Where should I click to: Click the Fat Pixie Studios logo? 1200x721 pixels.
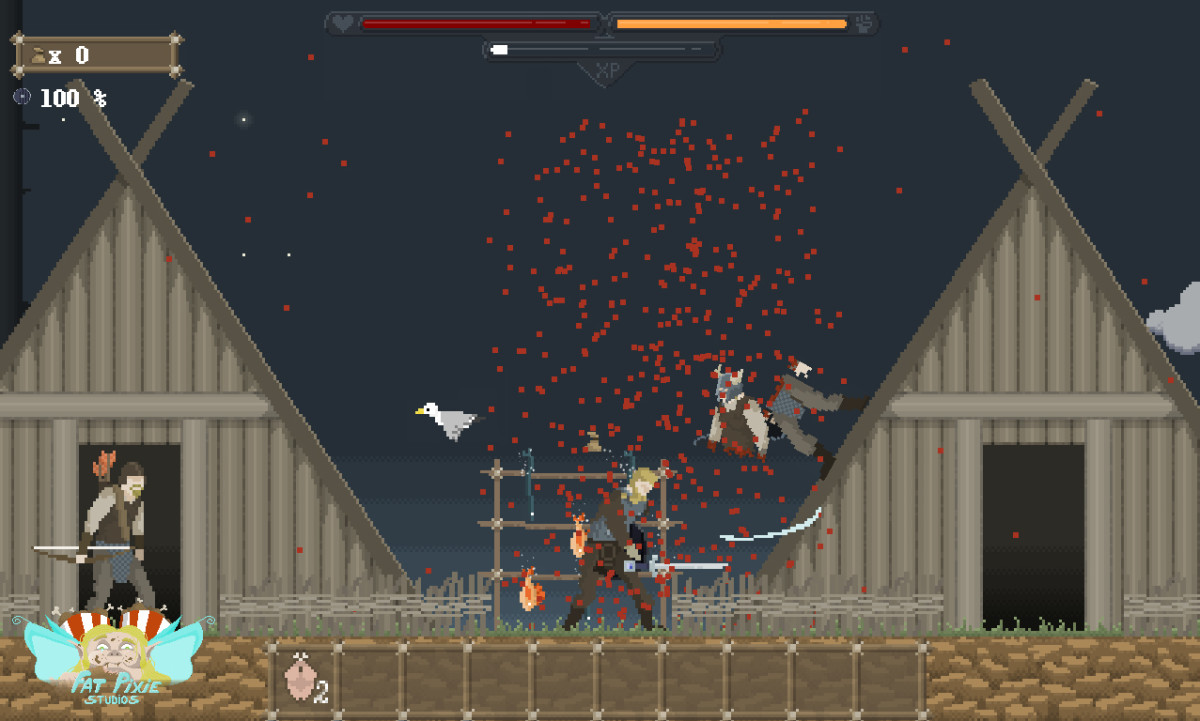(111, 660)
